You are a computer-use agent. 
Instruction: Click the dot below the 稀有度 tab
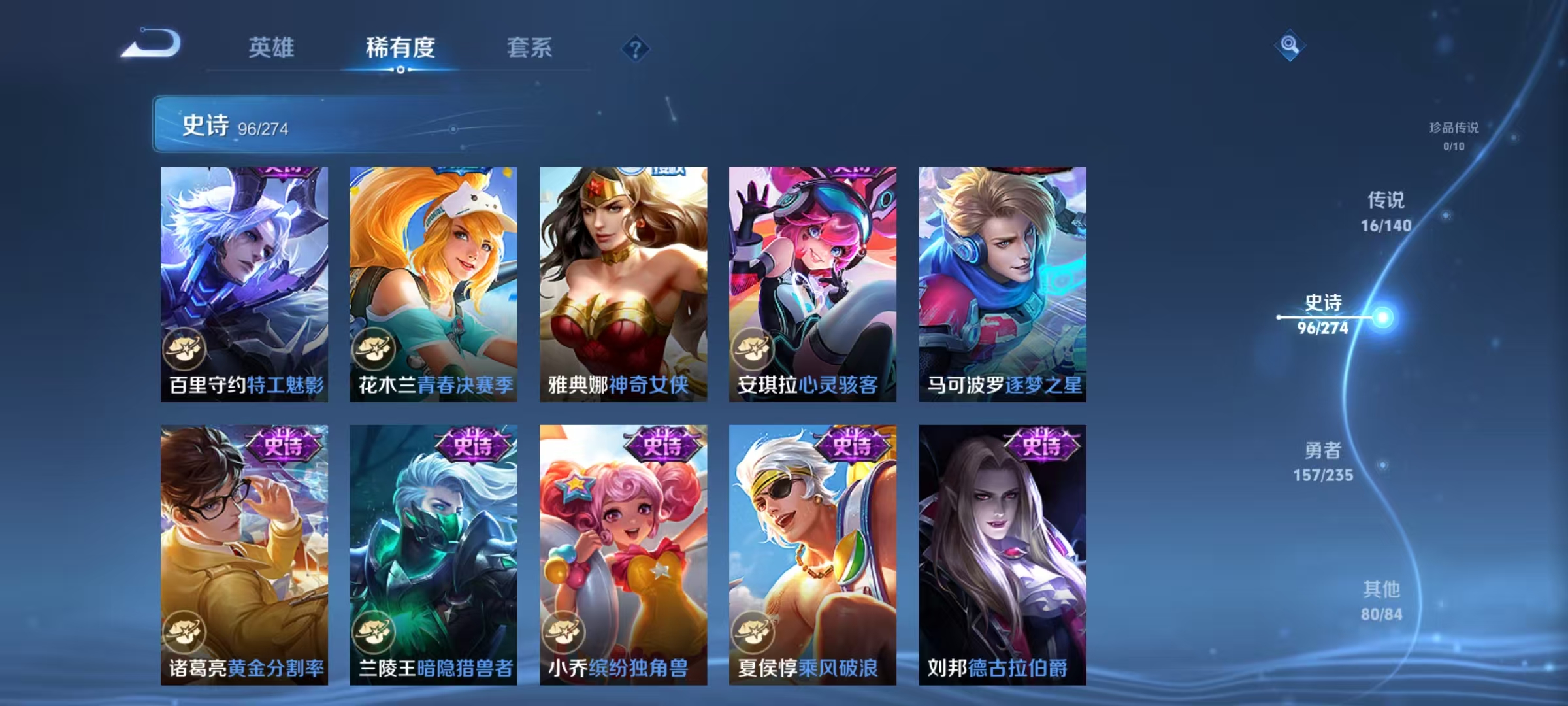point(401,71)
